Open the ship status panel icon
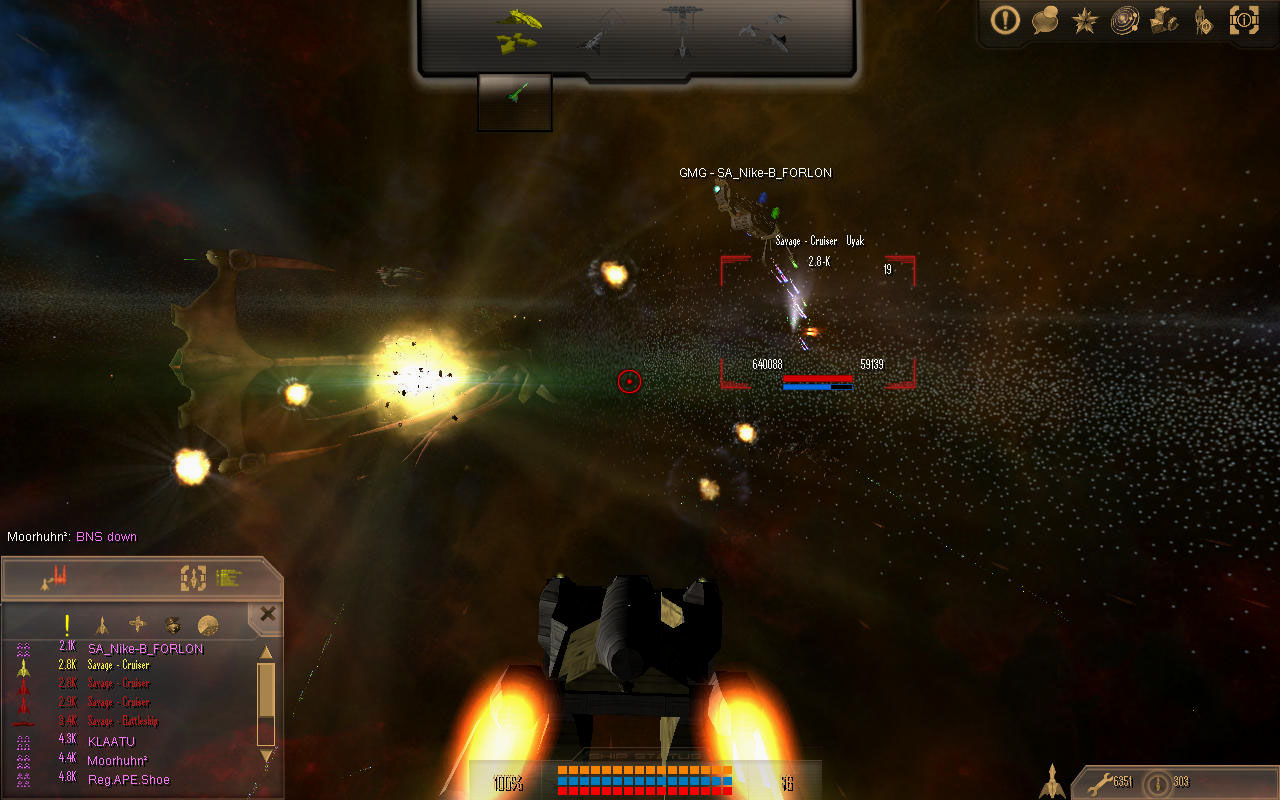Image resolution: width=1280 pixels, height=800 pixels. pyautogui.click(x=192, y=577)
